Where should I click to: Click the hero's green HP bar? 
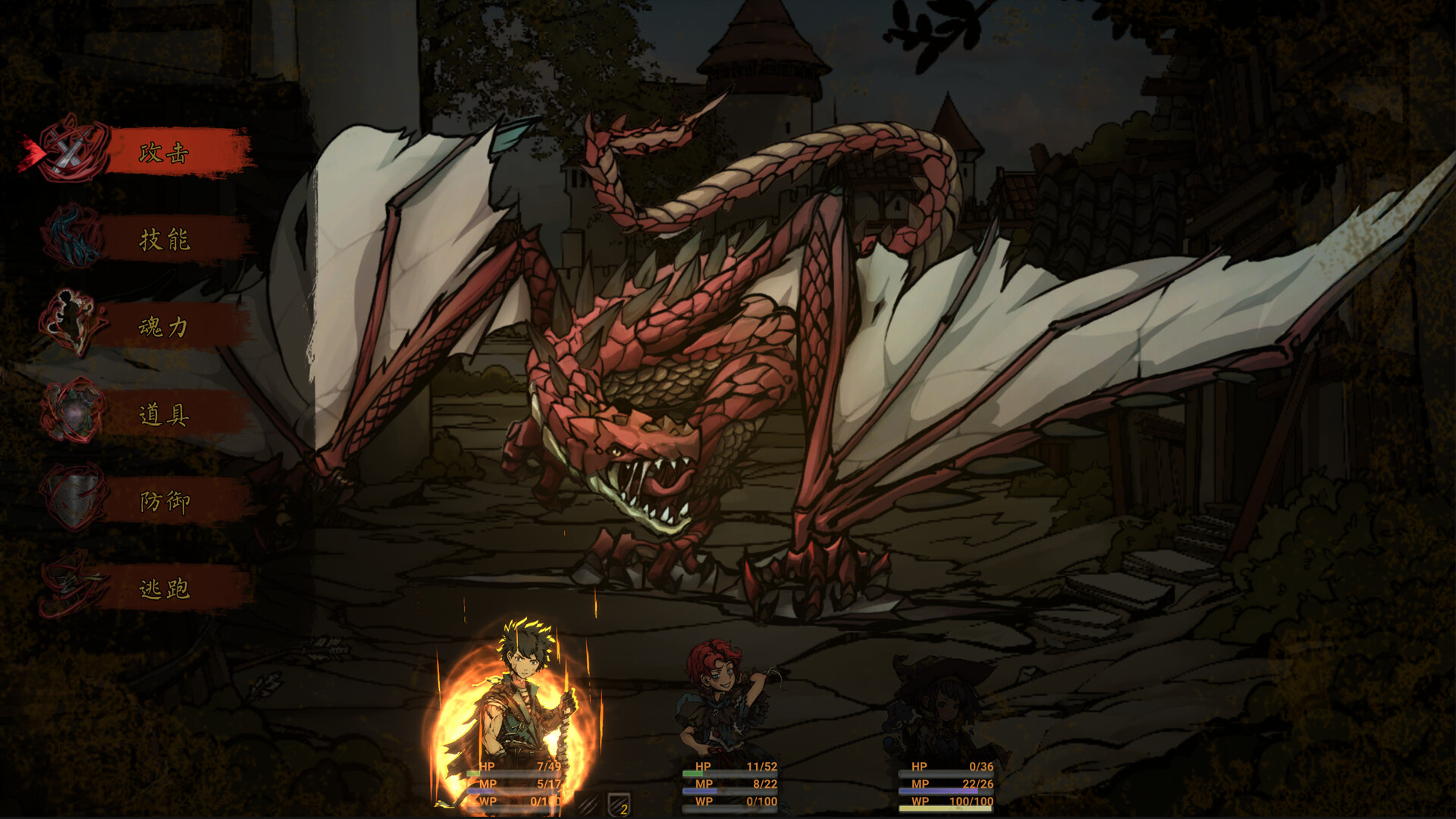click(x=500, y=773)
